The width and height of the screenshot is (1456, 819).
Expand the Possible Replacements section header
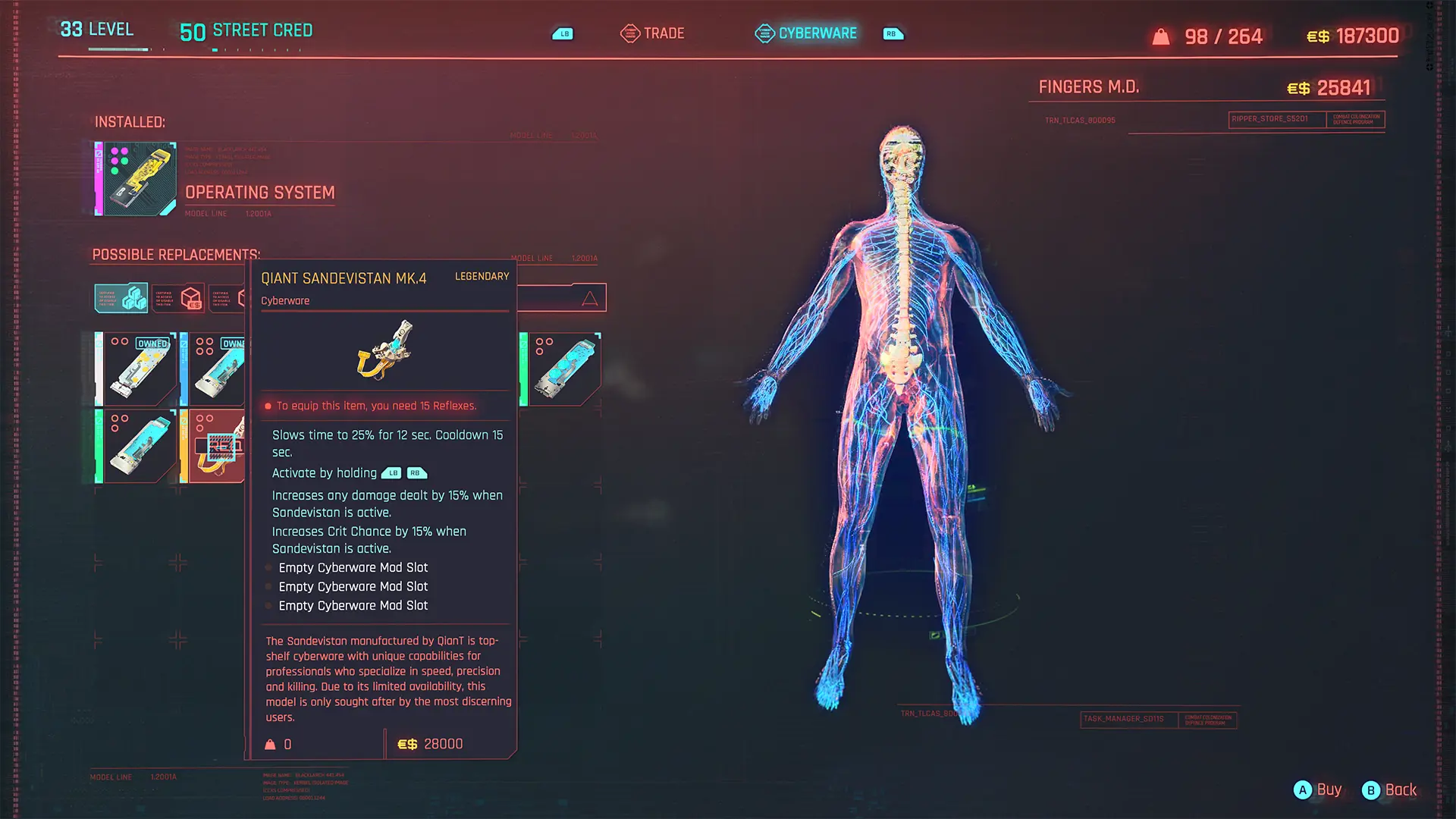click(176, 255)
